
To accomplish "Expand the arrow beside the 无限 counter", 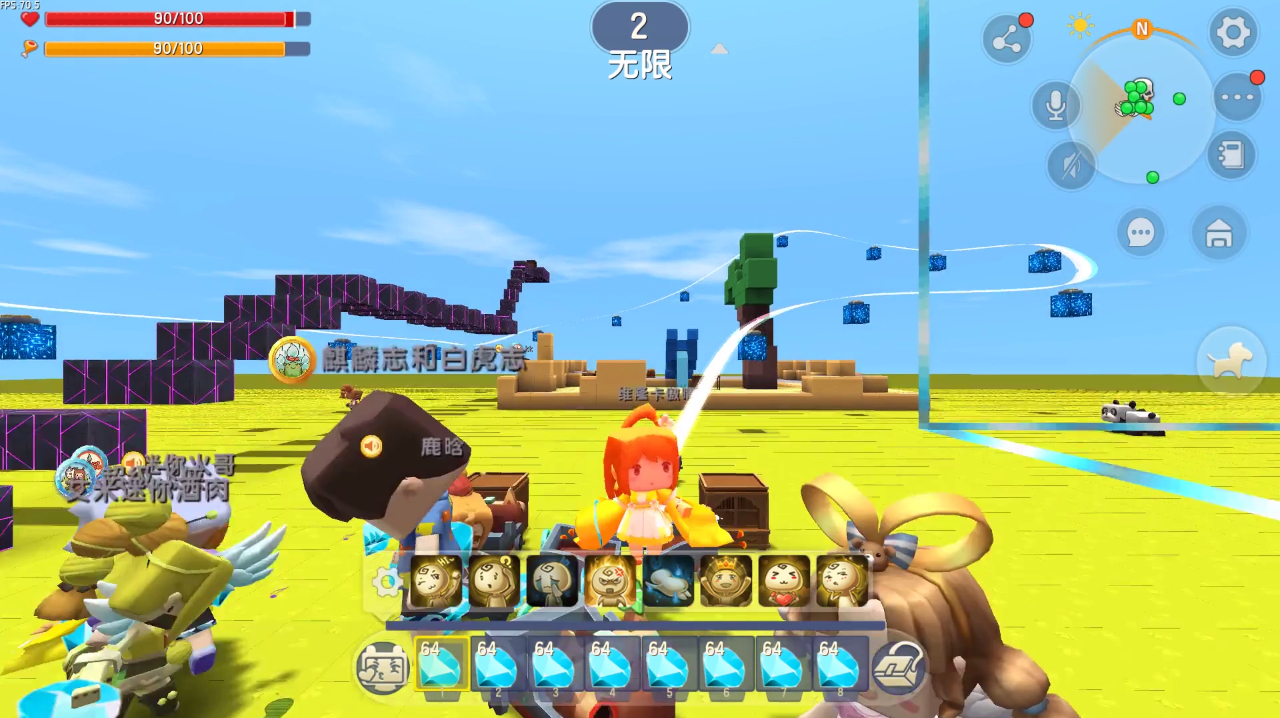I will point(719,49).
